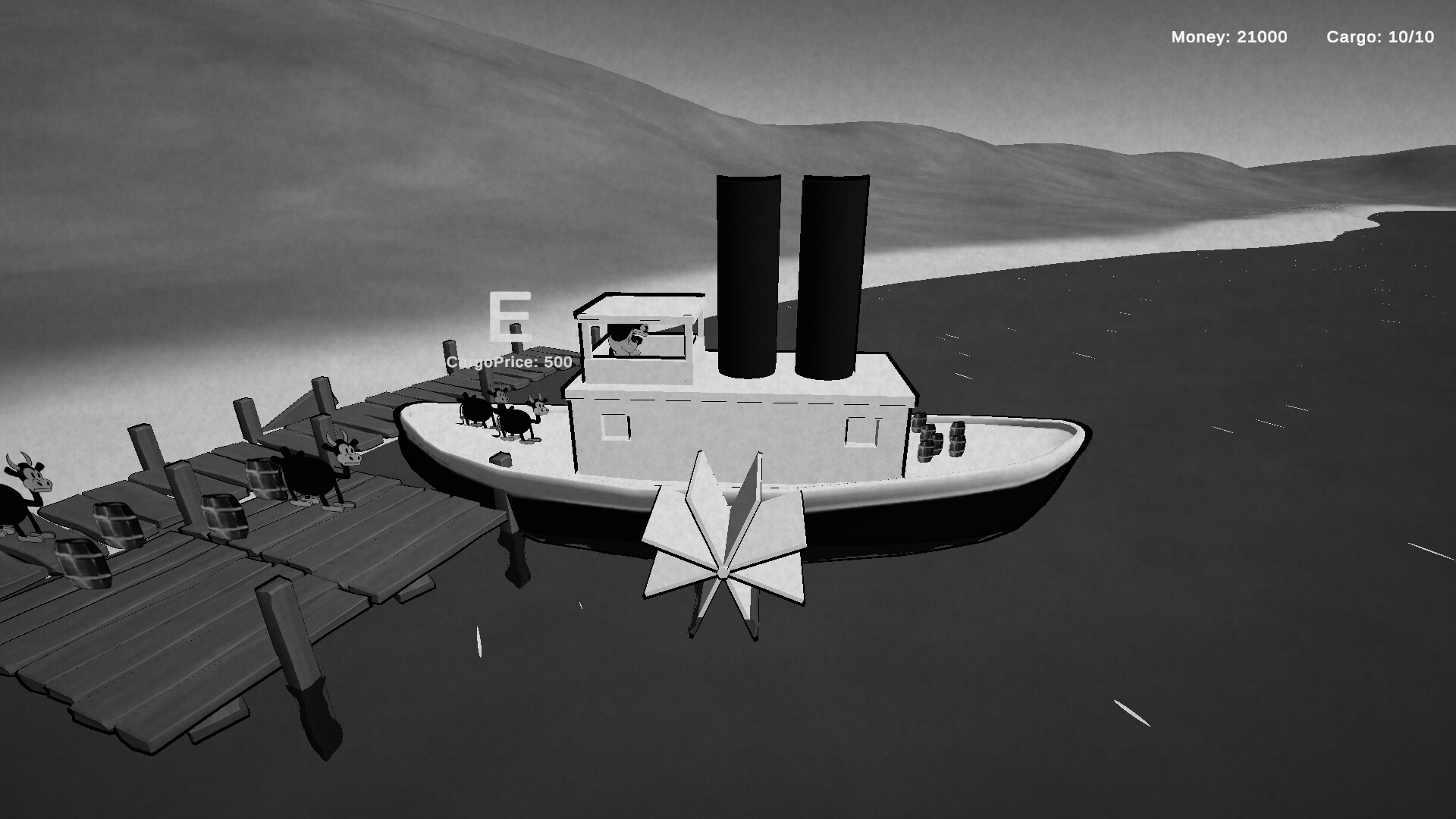Image resolution: width=1456 pixels, height=819 pixels.
Task: Click the boat cabin side window
Action: 614,428
